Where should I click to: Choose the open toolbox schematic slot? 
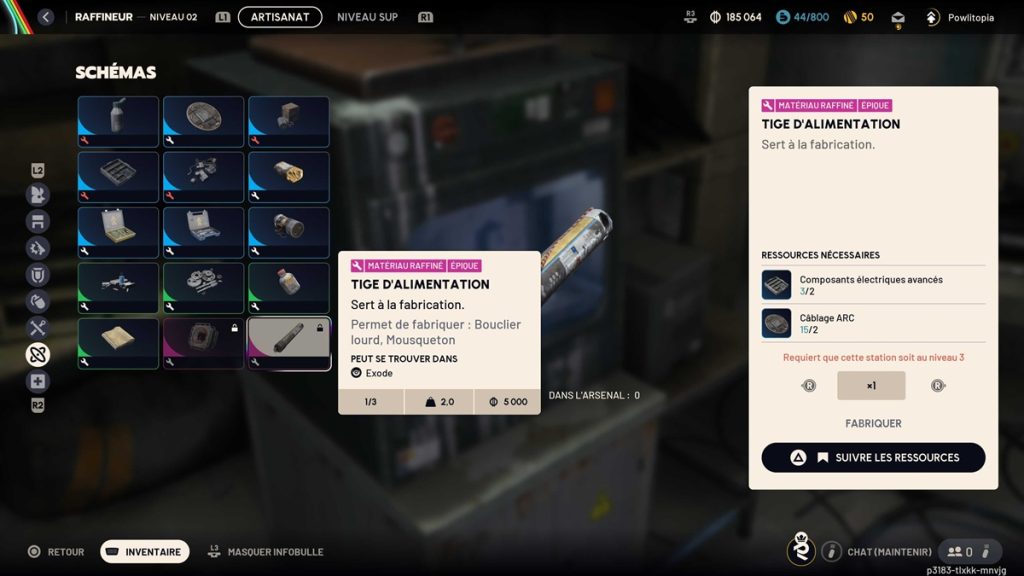tap(118, 232)
